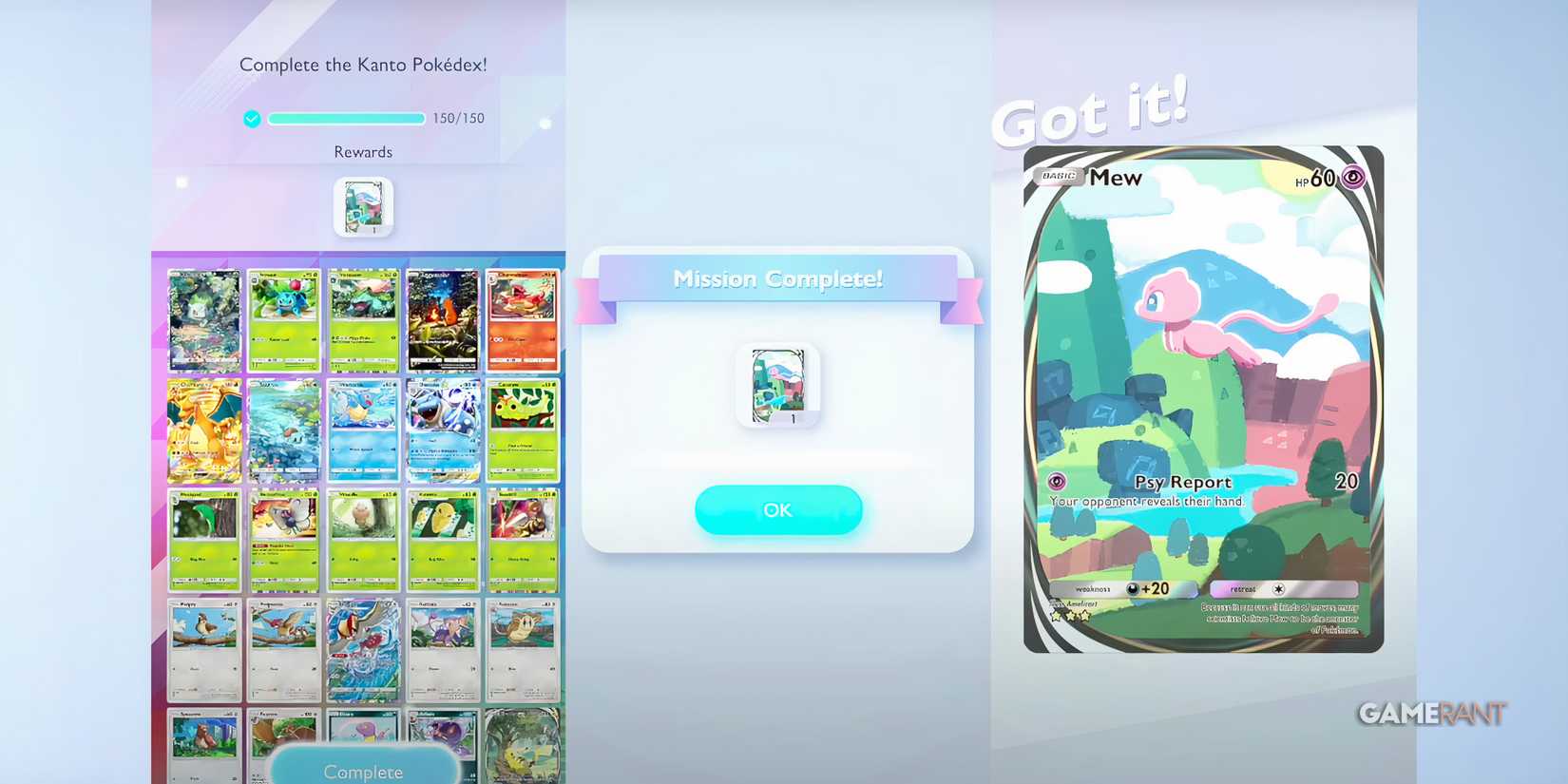The height and width of the screenshot is (784, 1568).
Task: Click the 150/150 mission progress bar
Action: pos(346,118)
